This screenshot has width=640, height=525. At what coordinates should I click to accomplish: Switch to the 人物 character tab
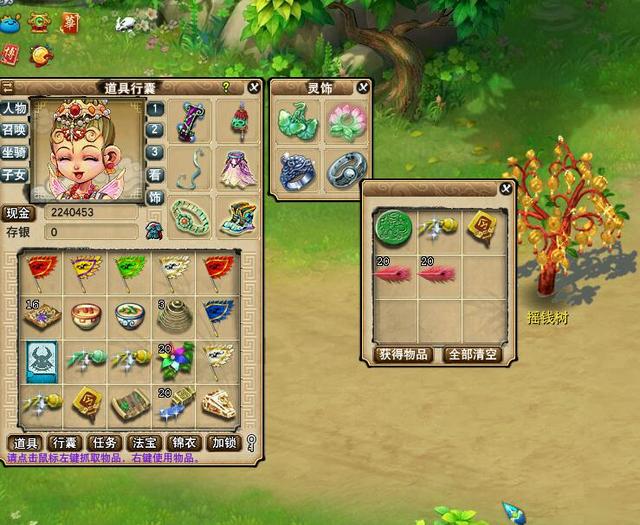(14, 109)
